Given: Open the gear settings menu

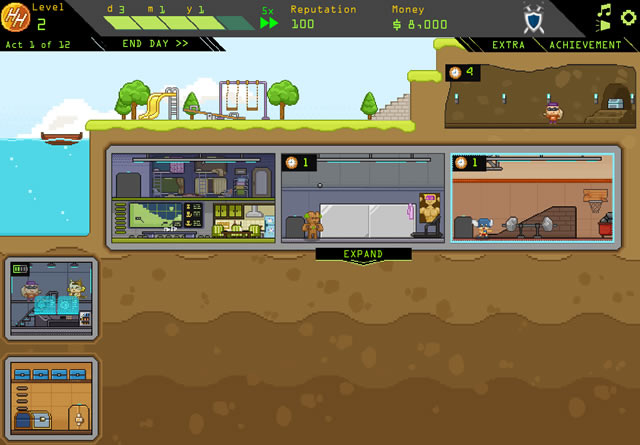Looking at the screenshot, I should pyautogui.click(x=628, y=17).
